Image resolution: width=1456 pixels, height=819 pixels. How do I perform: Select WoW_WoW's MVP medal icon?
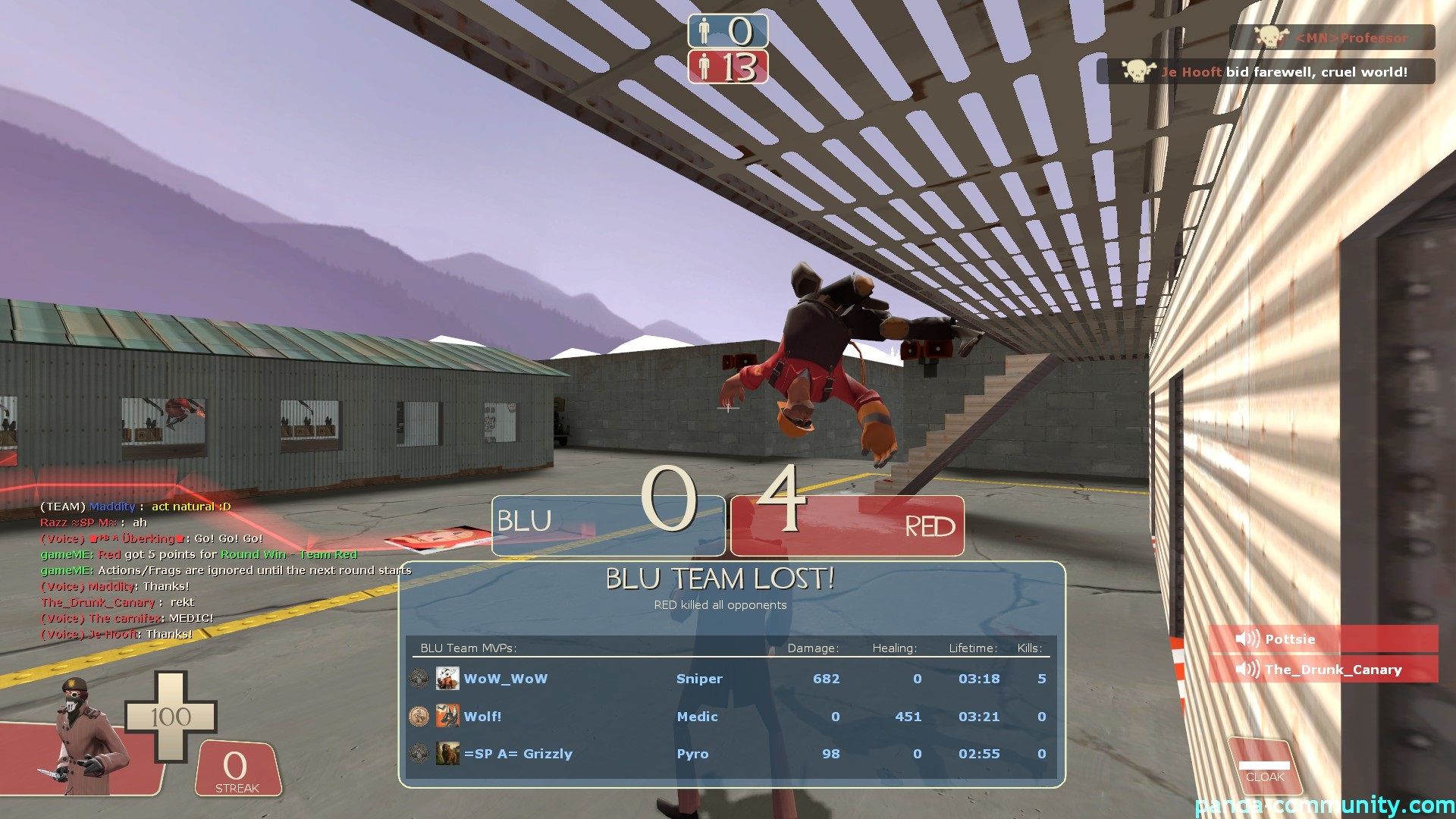pos(418,679)
